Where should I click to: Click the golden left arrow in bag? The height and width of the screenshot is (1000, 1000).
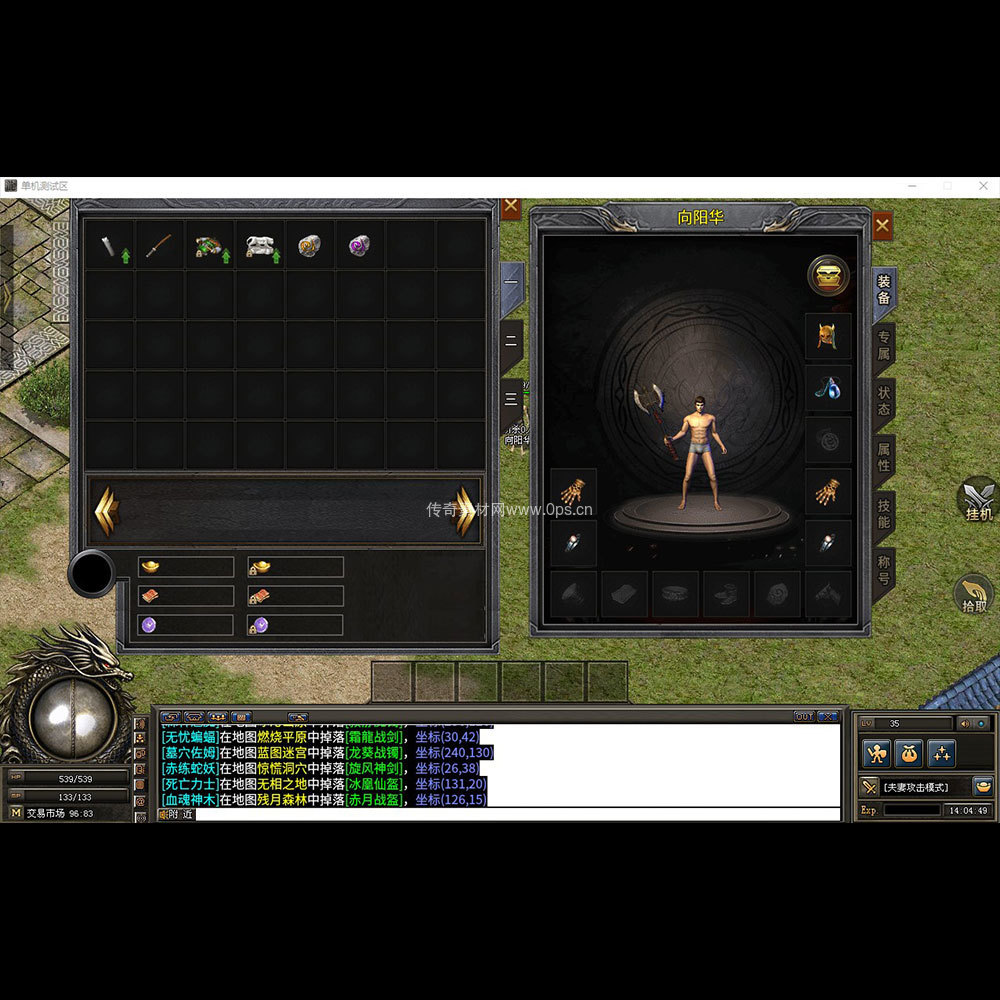[106, 511]
